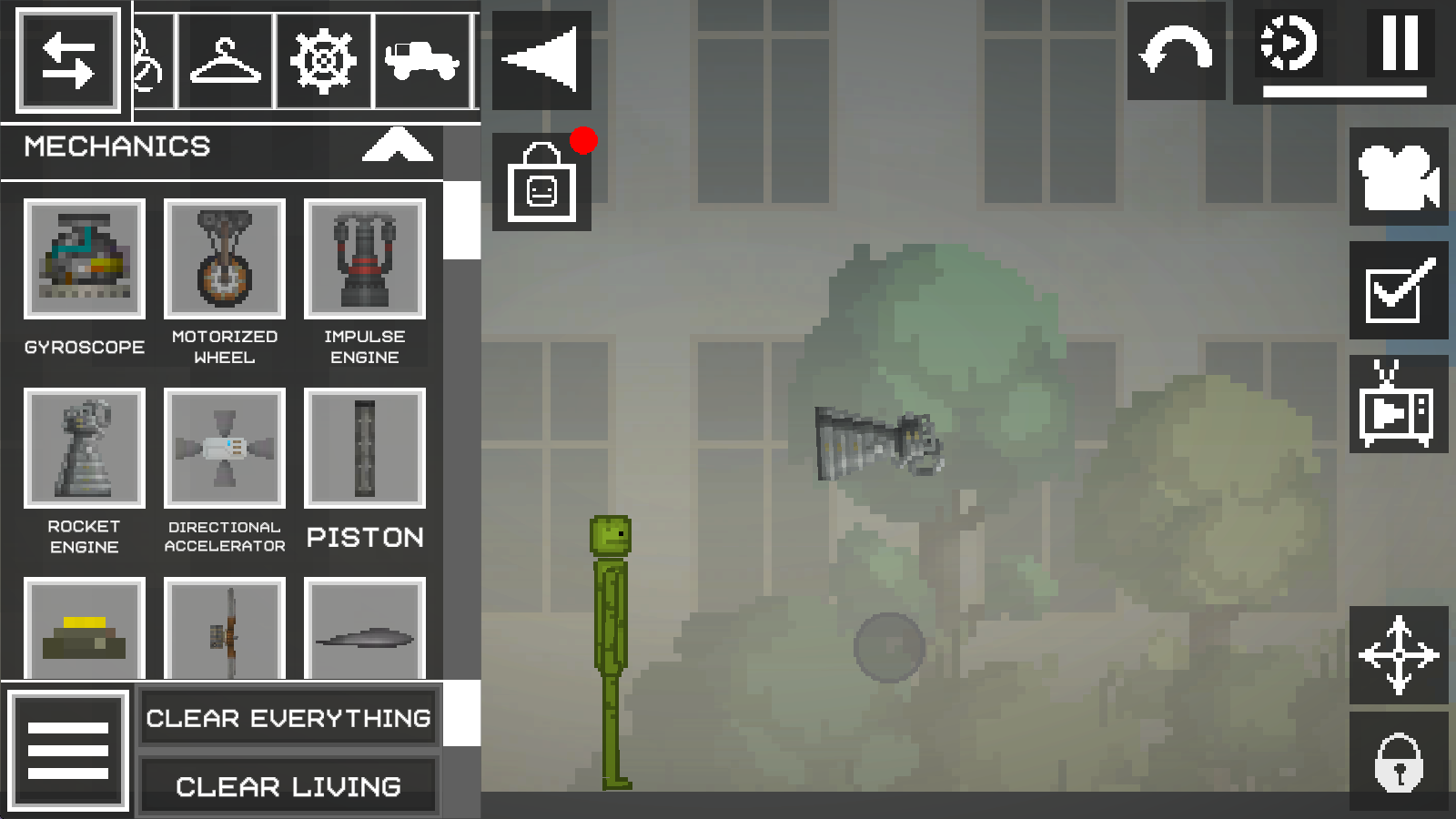Open the shopping bag with red dot
This screenshot has width=1456, height=819.
[541, 183]
